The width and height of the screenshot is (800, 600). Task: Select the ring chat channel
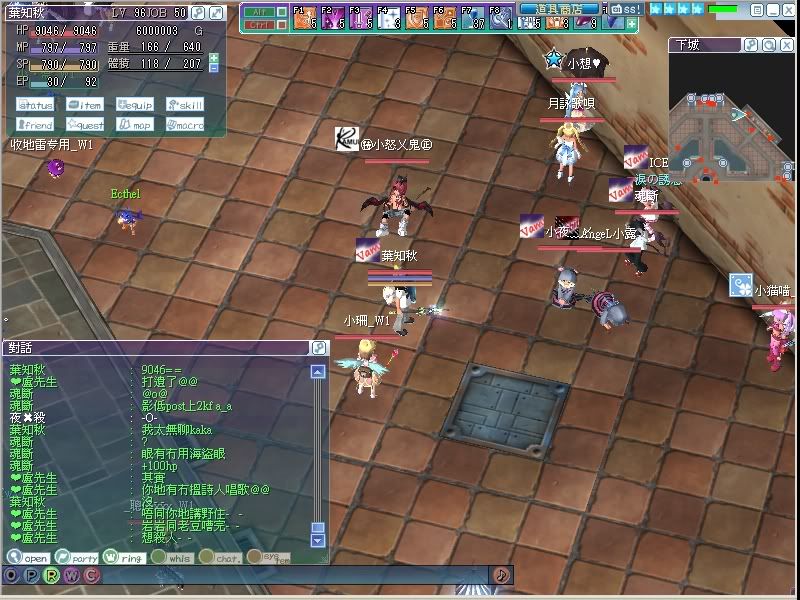124,557
